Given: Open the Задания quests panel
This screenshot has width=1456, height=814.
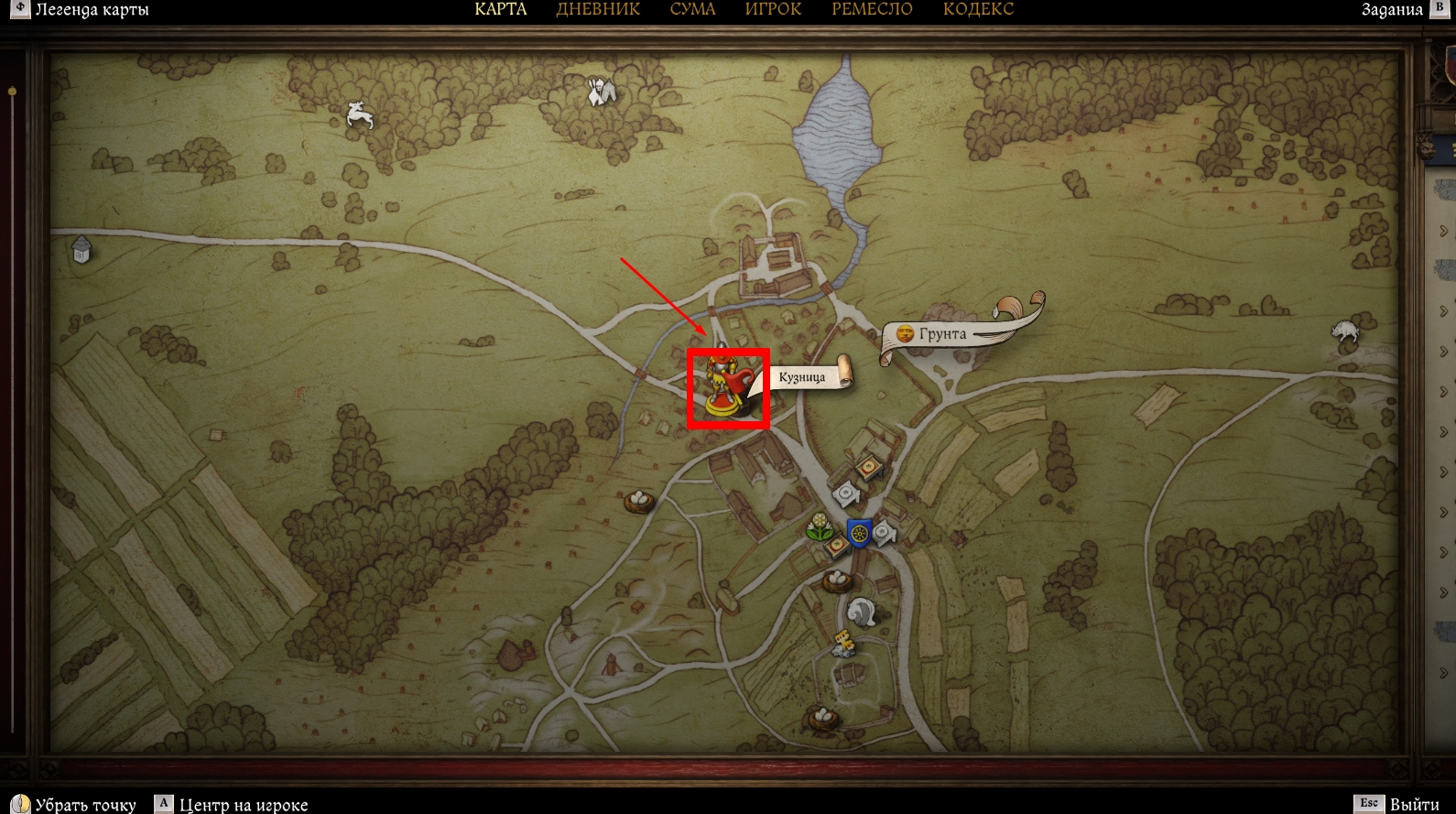Looking at the screenshot, I should click(1392, 10).
